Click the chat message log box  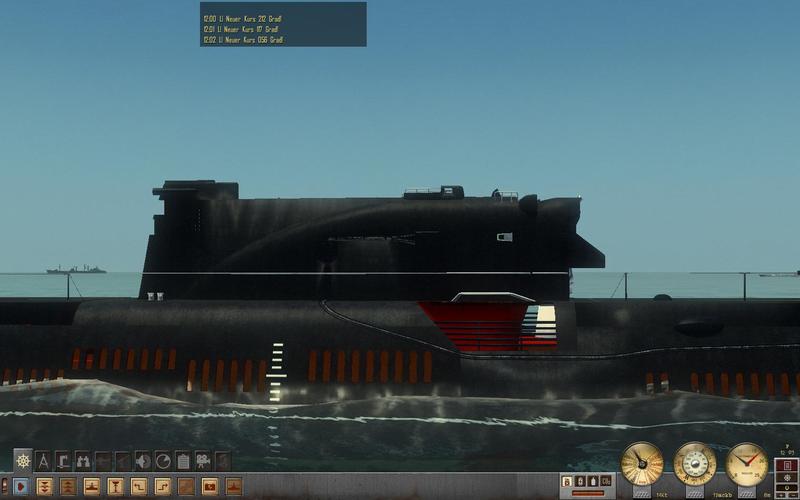coord(283,24)
